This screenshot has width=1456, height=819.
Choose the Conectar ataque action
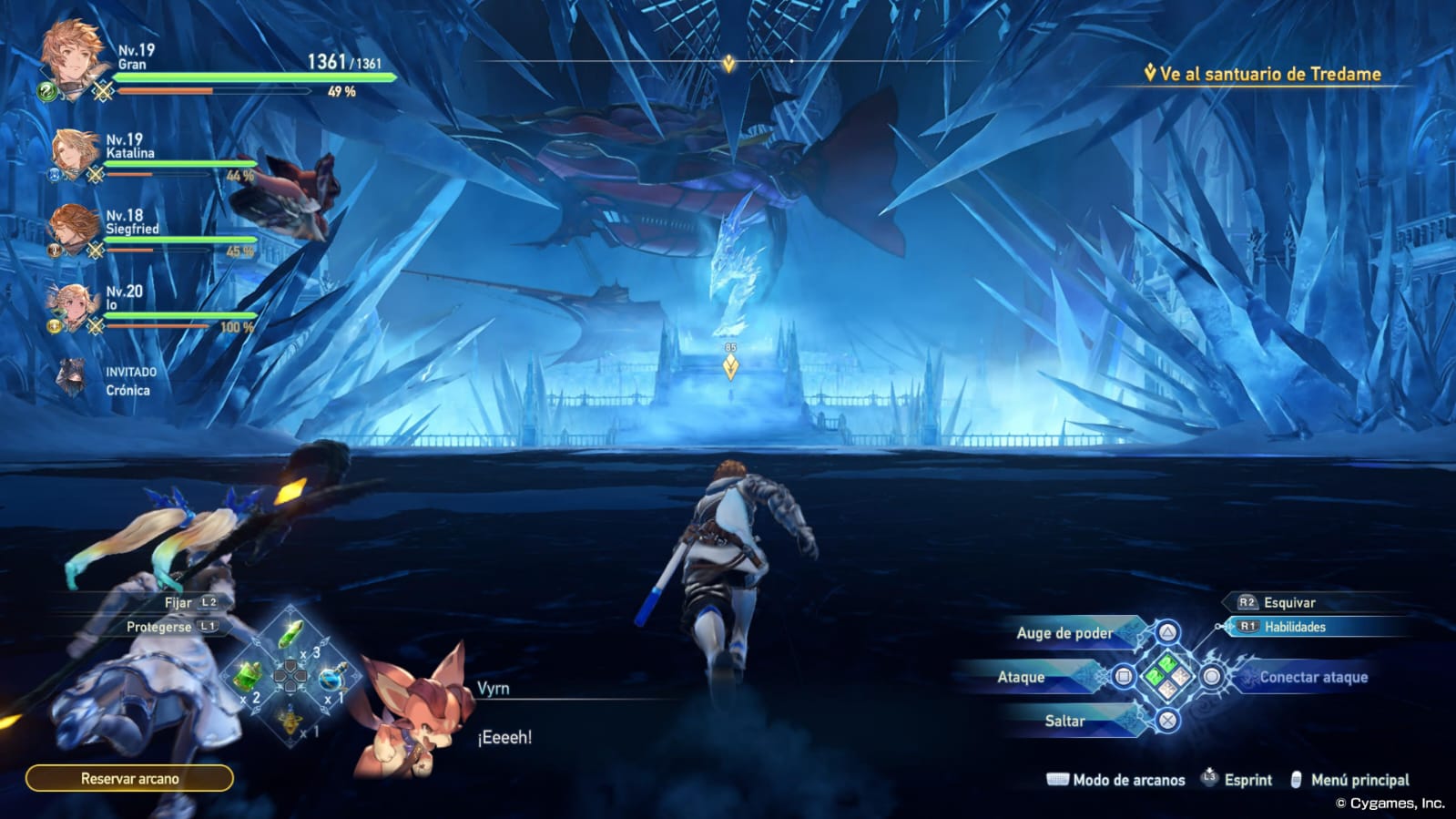[1313, 677]
